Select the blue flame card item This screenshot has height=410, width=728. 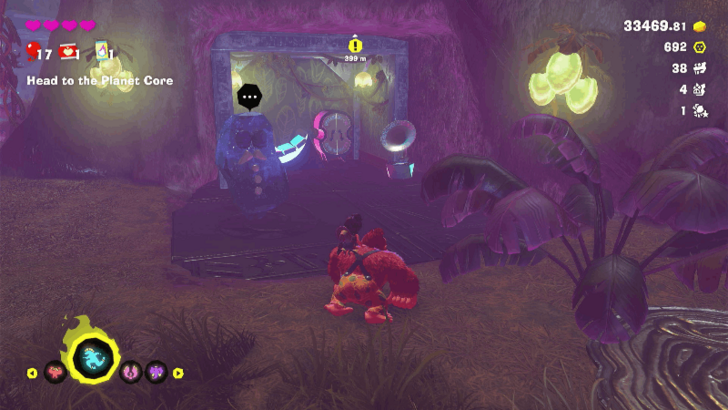[102, 52]
